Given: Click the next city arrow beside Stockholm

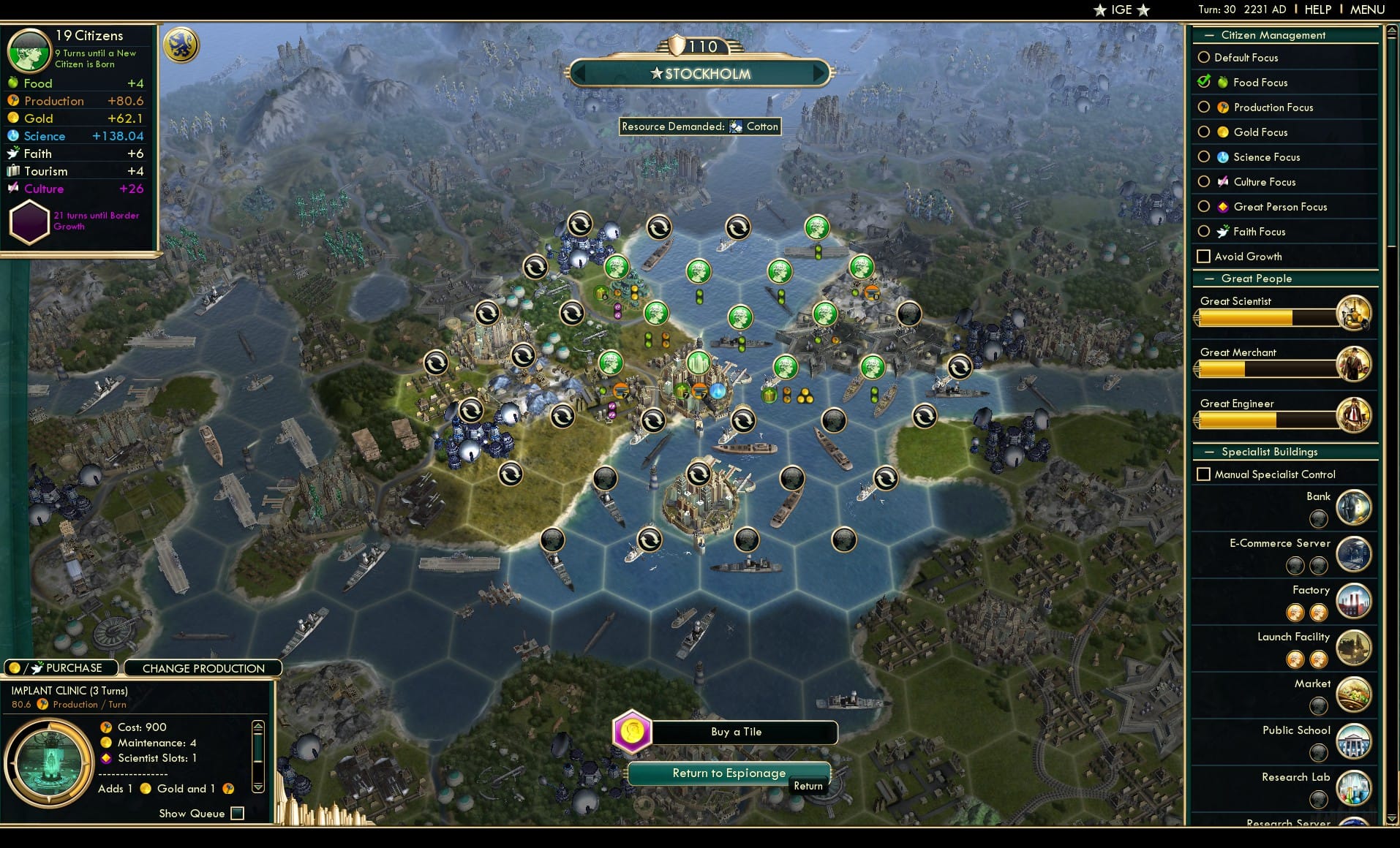Looking at the screenshot, I should [818, 73].
